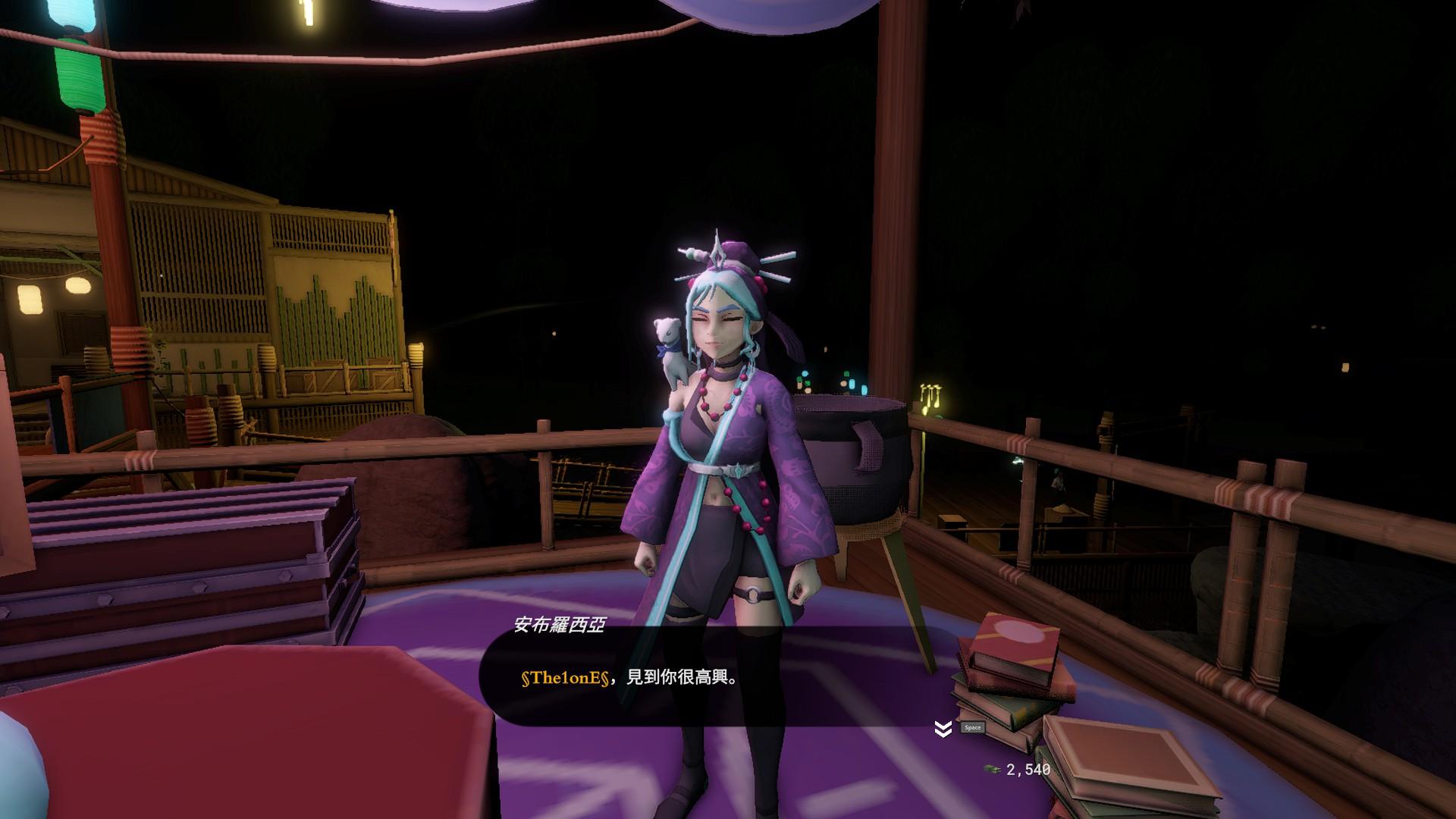Advance dialogue with the double-chevron arrow
1456x819 pixels.
point(943,730)
